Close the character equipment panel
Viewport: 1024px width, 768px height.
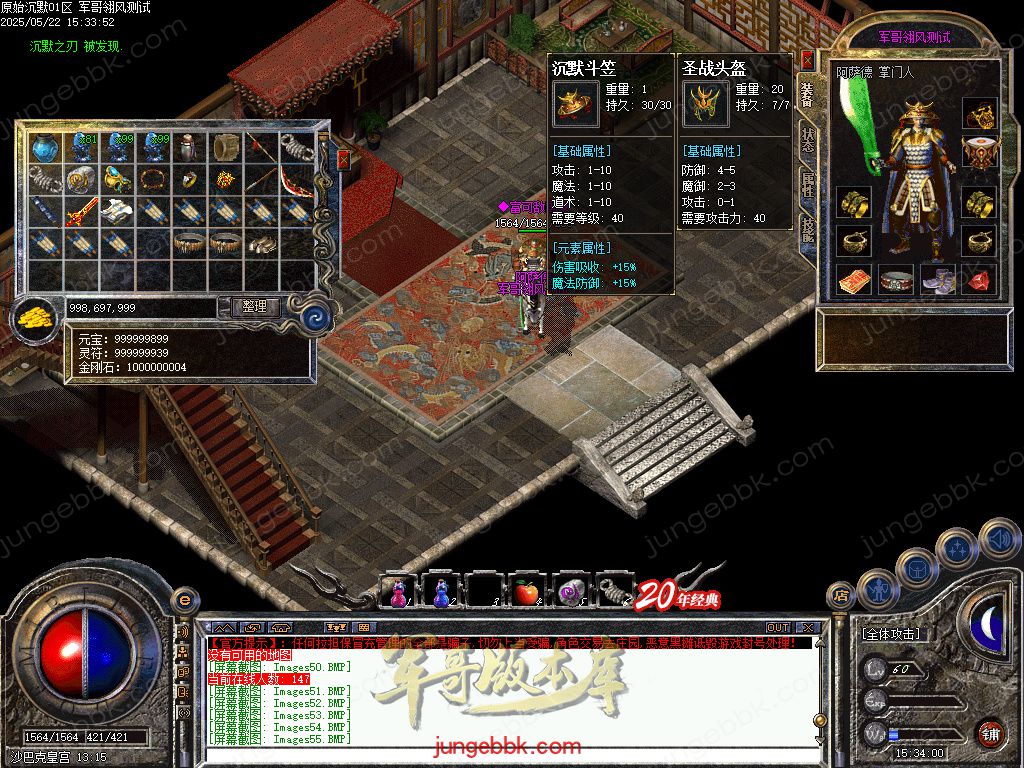(x=808, y=60)
